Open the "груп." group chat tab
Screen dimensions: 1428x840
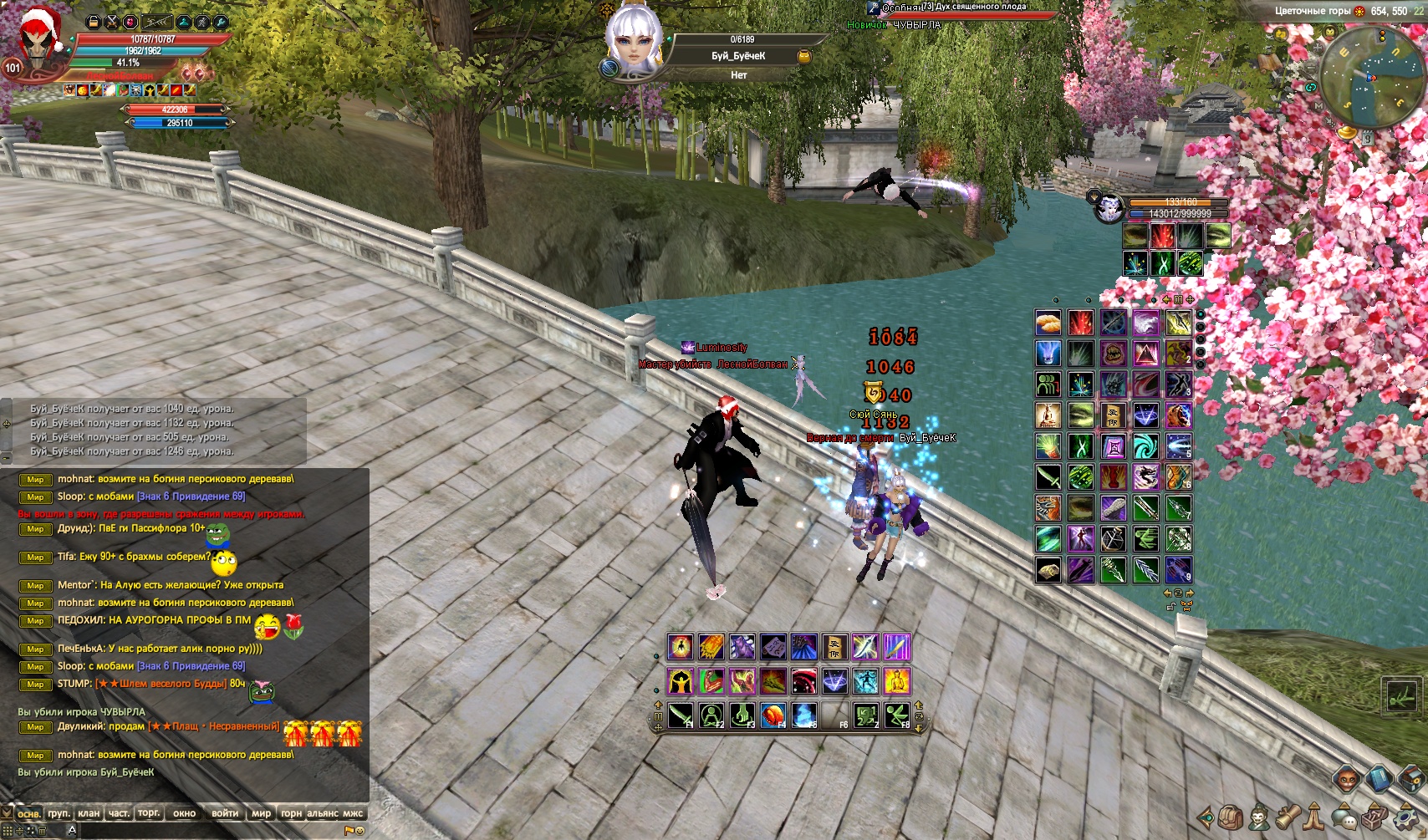59,812
